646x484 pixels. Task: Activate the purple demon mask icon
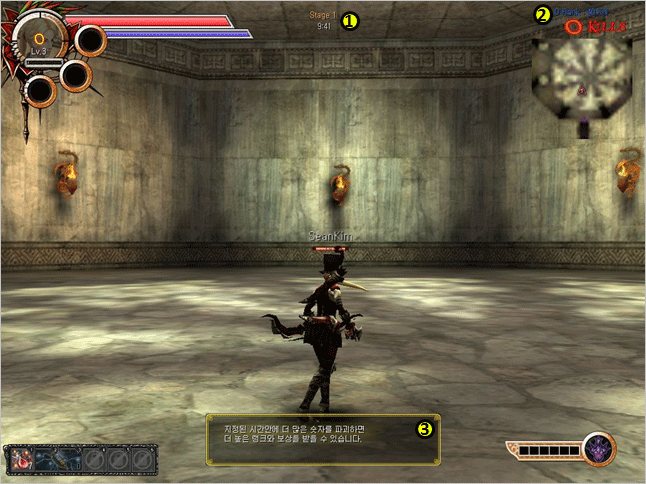click(x=599, y=449)
